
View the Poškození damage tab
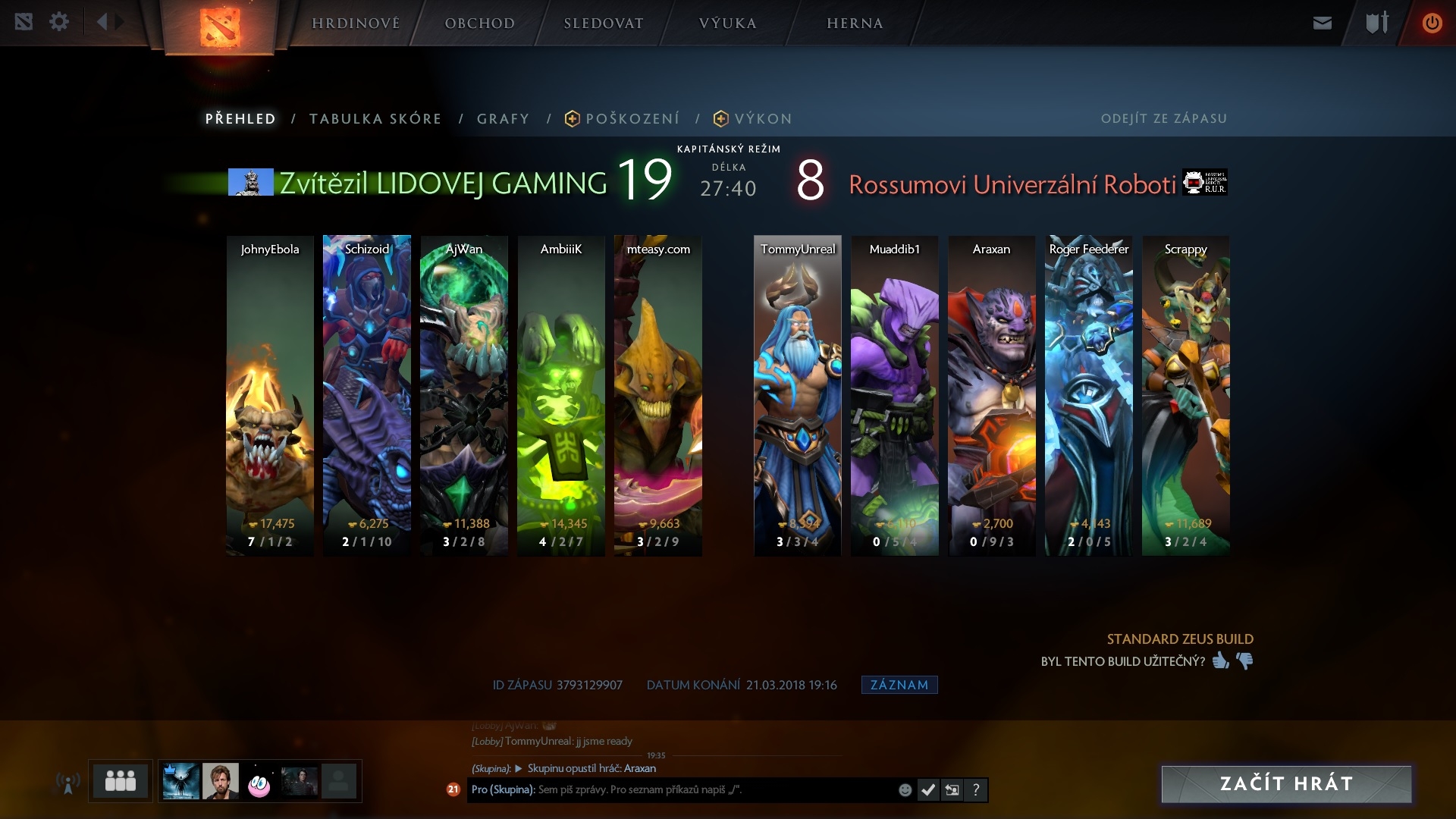pyautogui.click(x=632, y=119)
